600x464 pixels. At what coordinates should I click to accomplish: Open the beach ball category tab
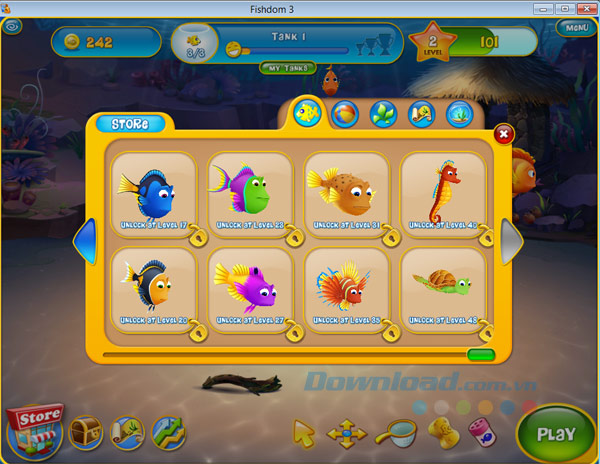tap(345, 113)
